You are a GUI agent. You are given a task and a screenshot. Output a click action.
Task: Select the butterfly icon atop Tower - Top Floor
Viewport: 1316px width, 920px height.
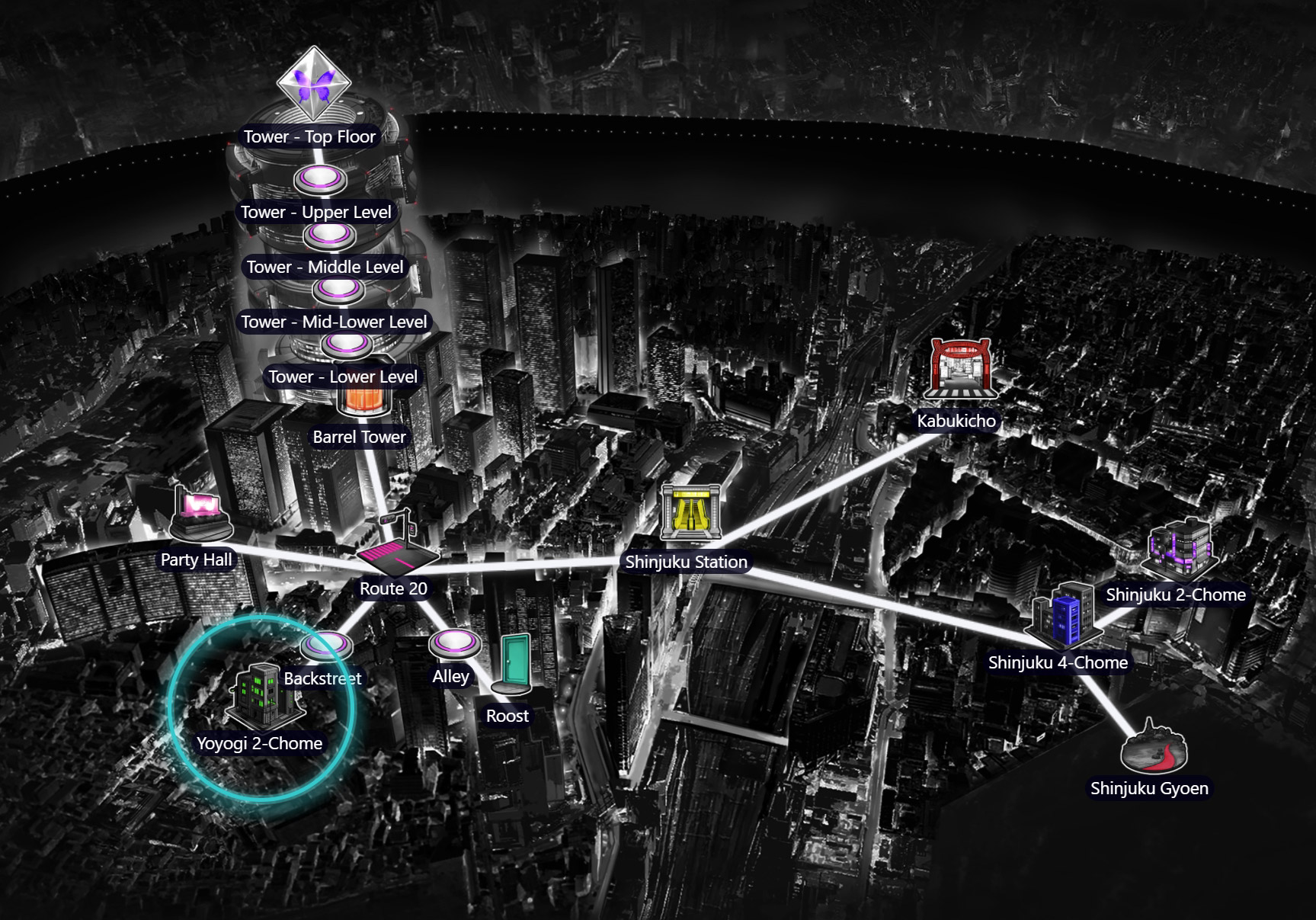tap(312, 85)
